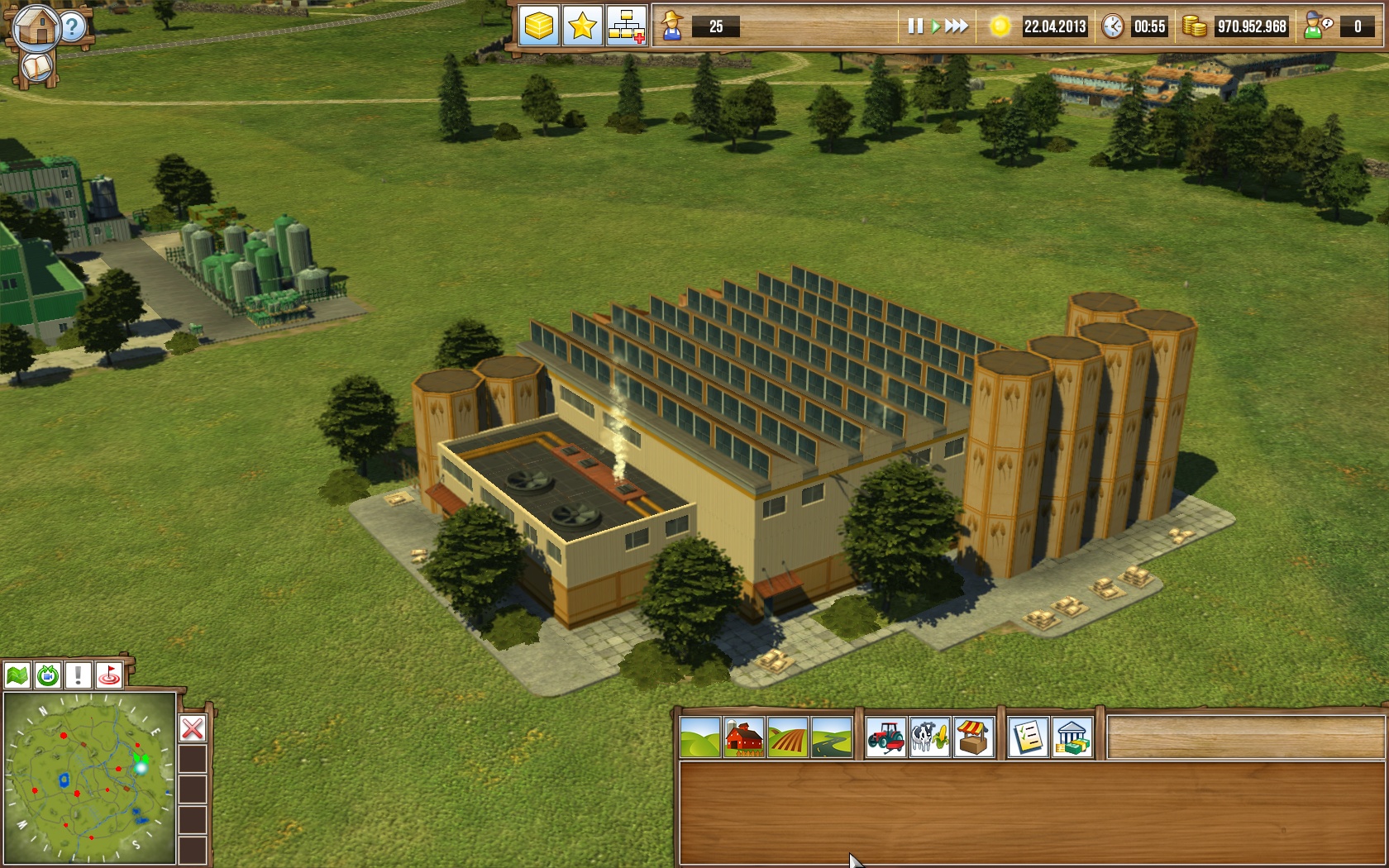
Task: Click the red X button beside minimap
Action: (x=193, y=728)
